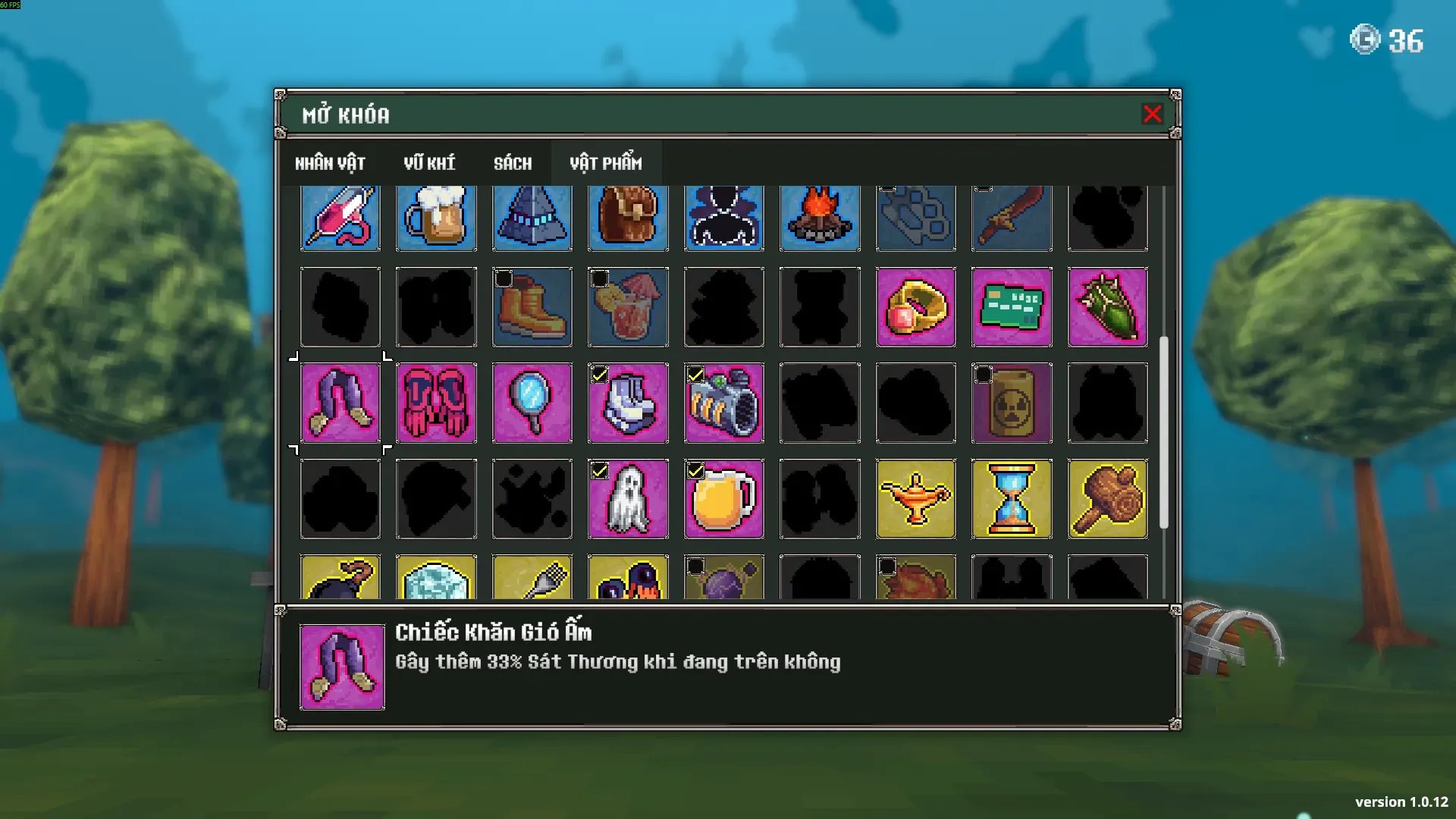
Task: Show the Sách tab
Action: pos(513,163)
